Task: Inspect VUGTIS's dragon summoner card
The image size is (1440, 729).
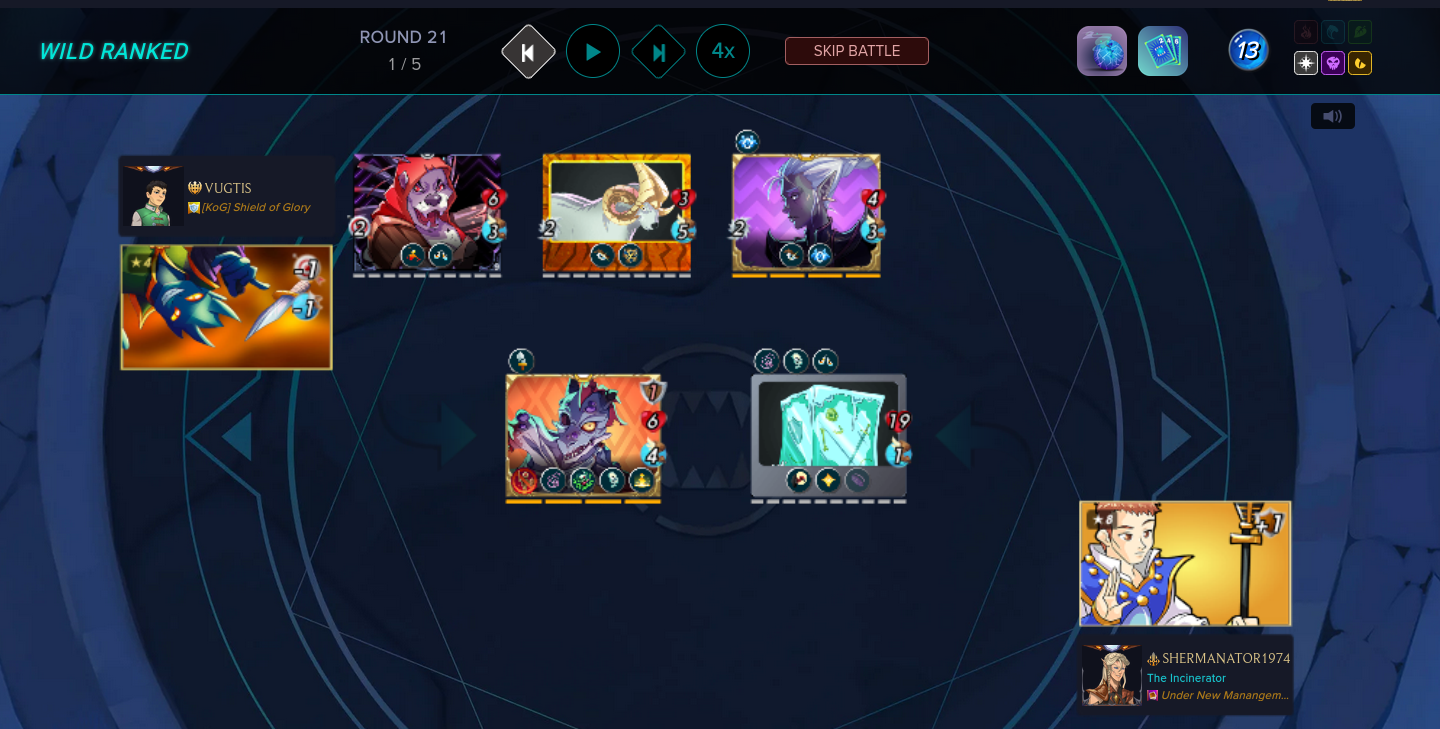Action: click(x=226, y=307)
